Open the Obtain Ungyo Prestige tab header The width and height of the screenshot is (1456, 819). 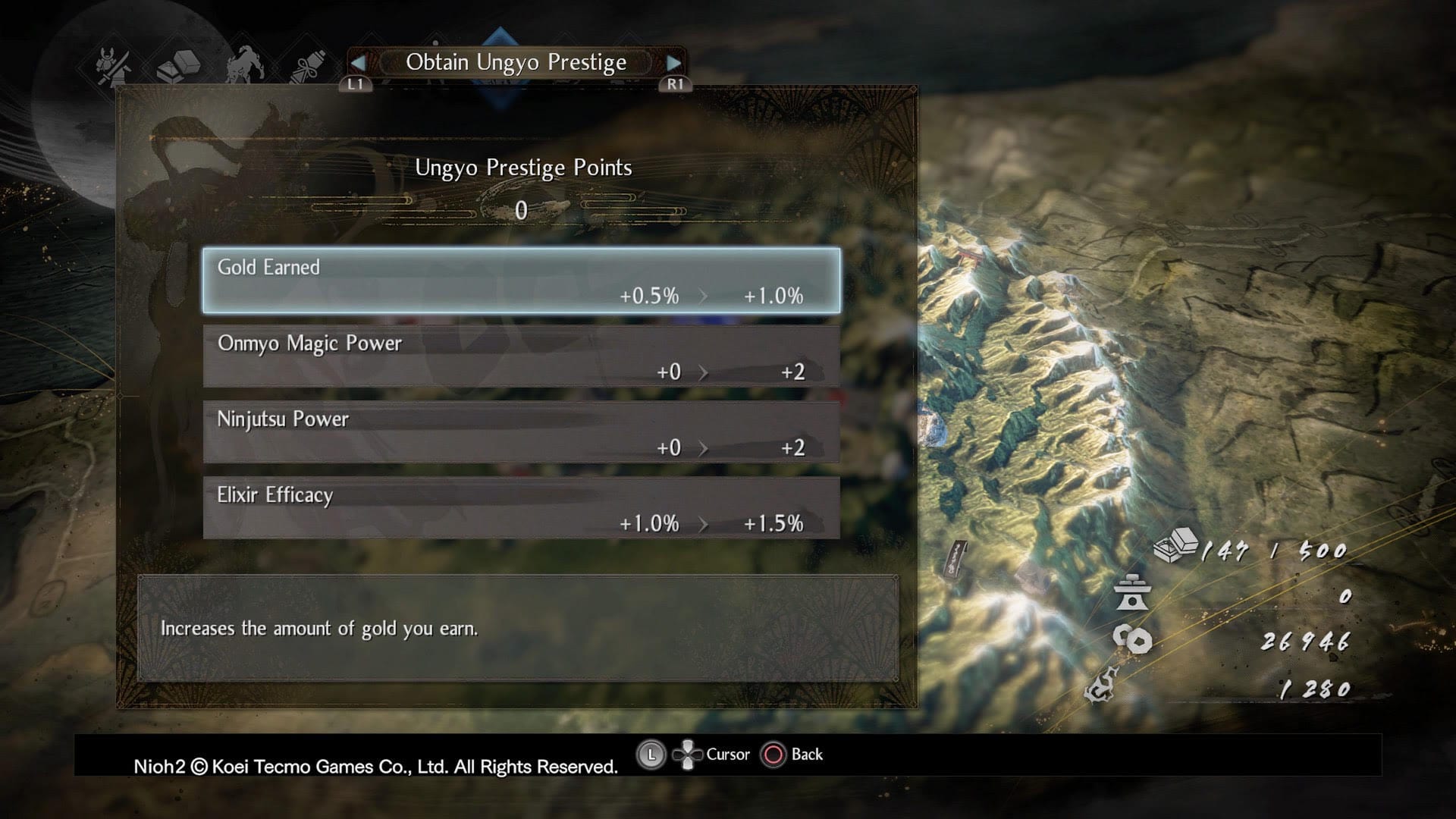coord(515,62)
